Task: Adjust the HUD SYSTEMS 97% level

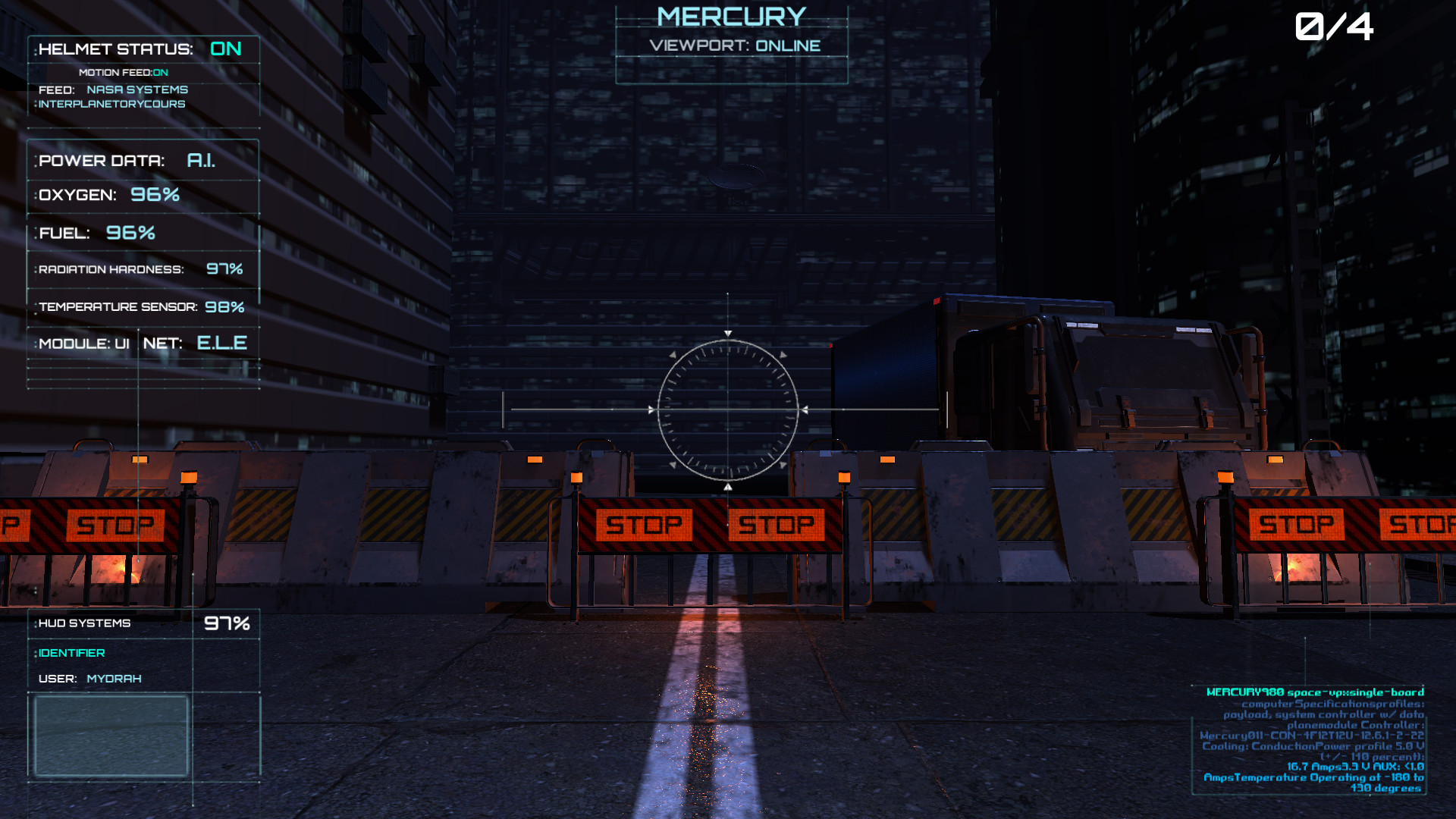Action: point(227,623)
